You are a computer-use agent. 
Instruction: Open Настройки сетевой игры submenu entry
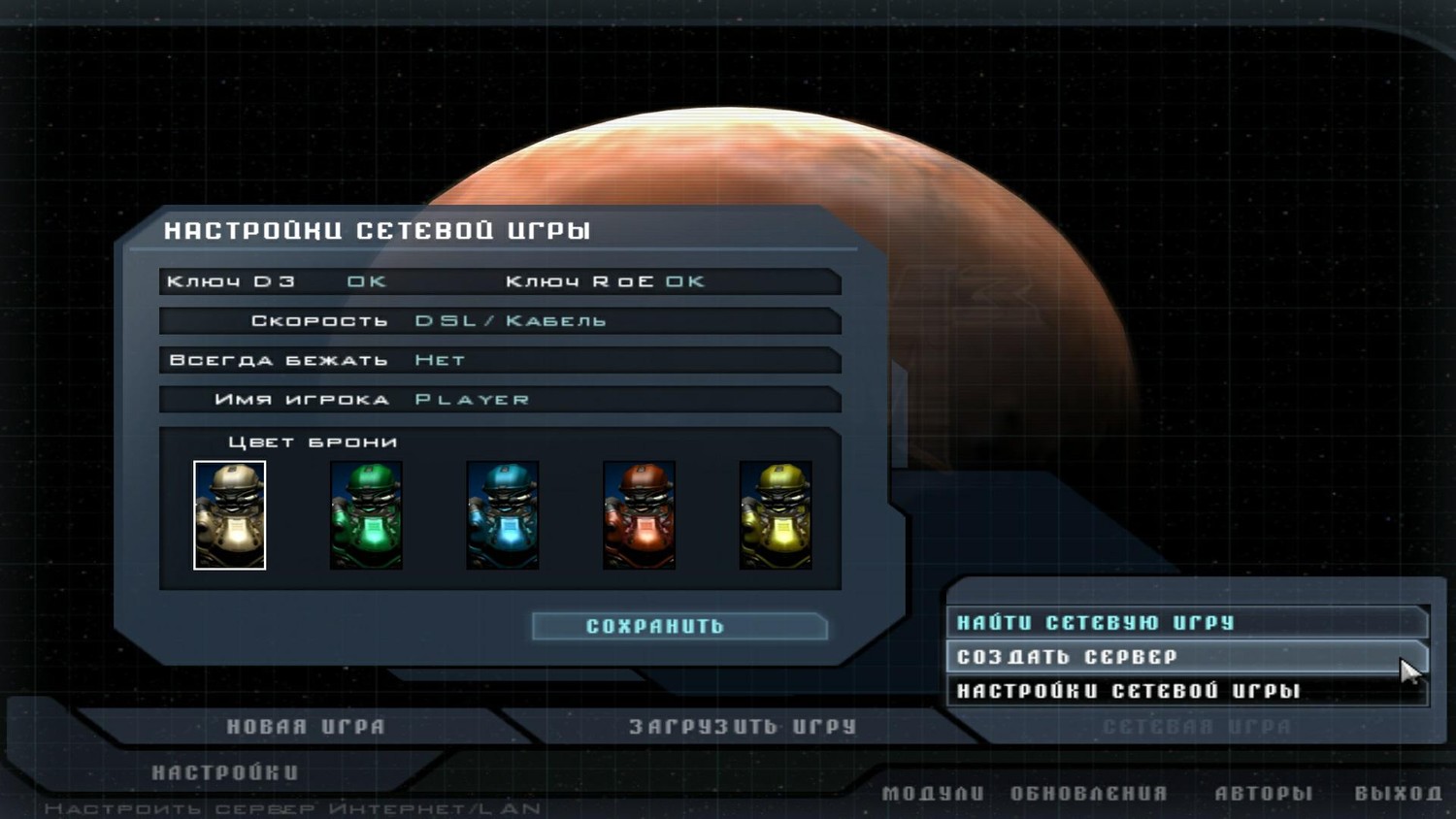1128,691
